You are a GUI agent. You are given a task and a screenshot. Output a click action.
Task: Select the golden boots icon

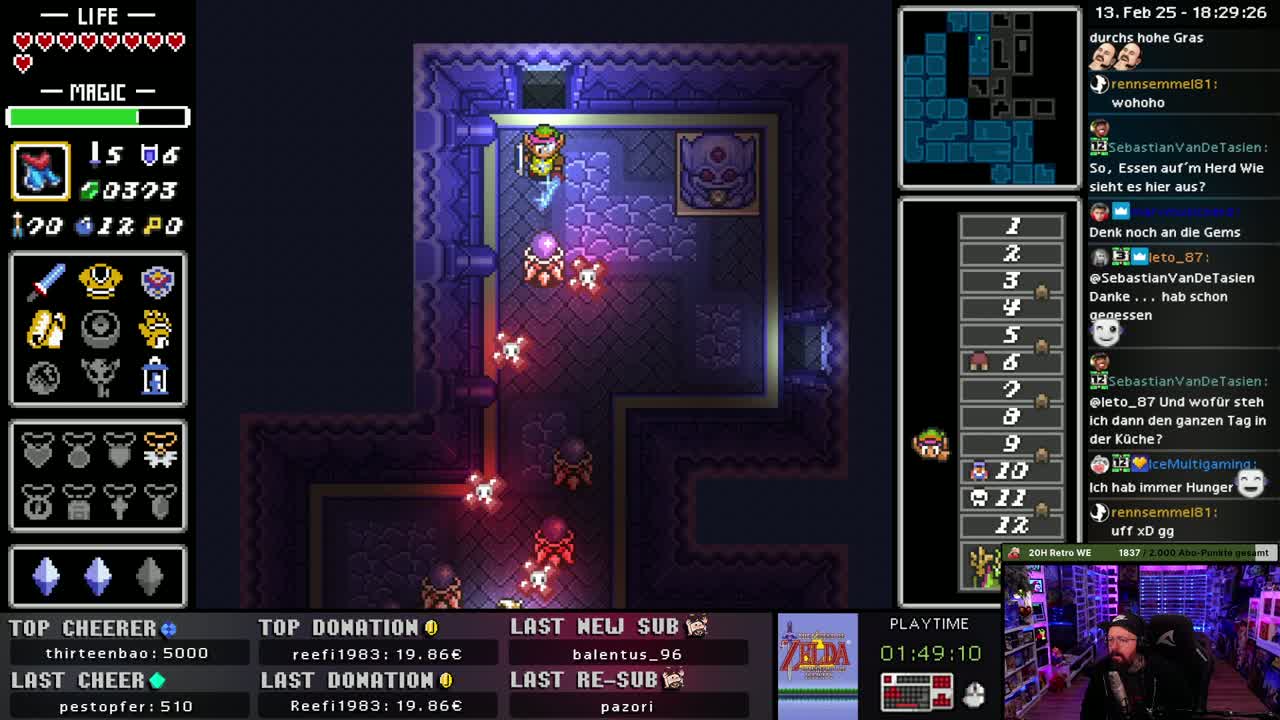tap(45, 329)
